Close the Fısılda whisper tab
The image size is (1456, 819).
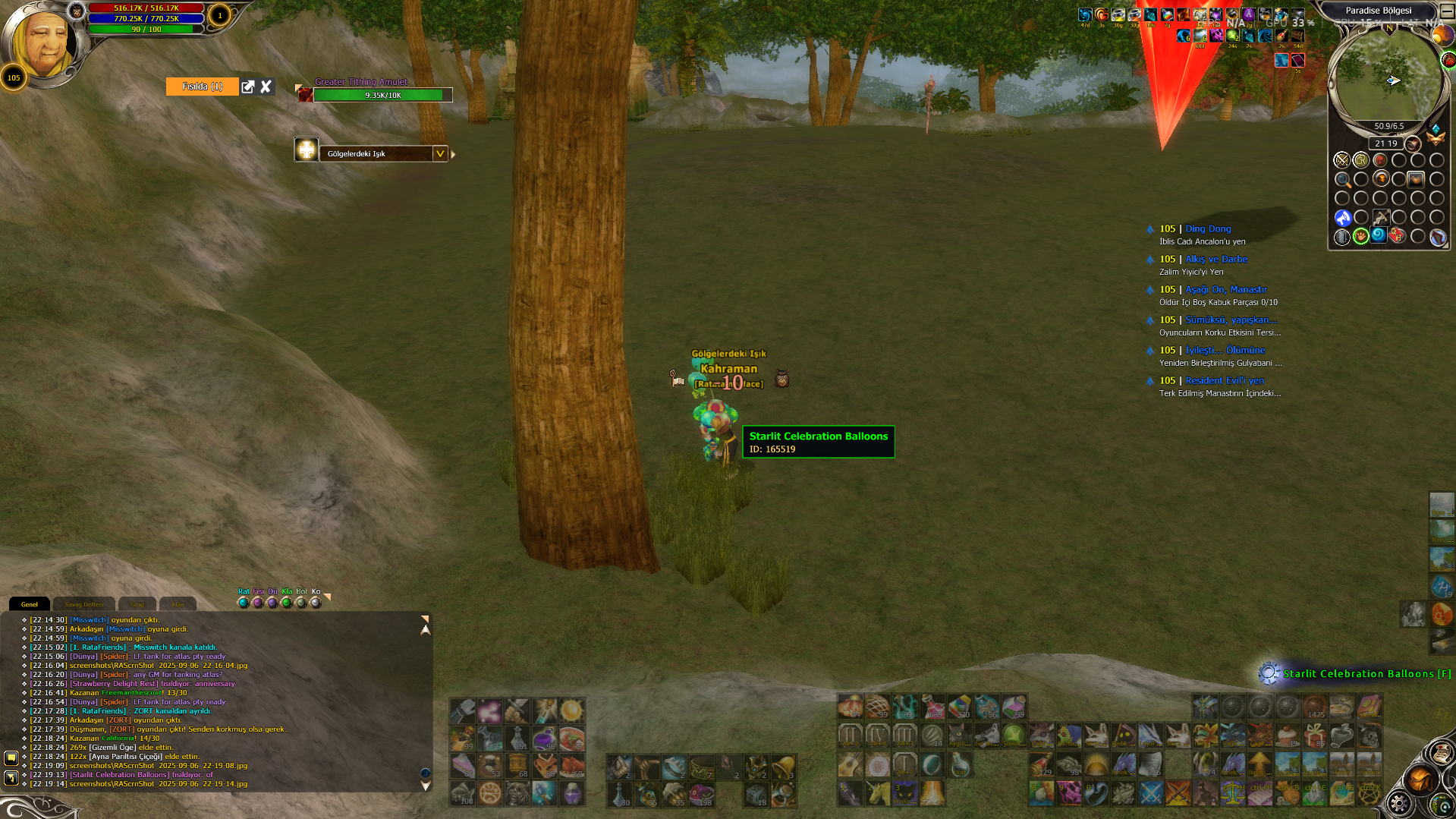point(266,87)
